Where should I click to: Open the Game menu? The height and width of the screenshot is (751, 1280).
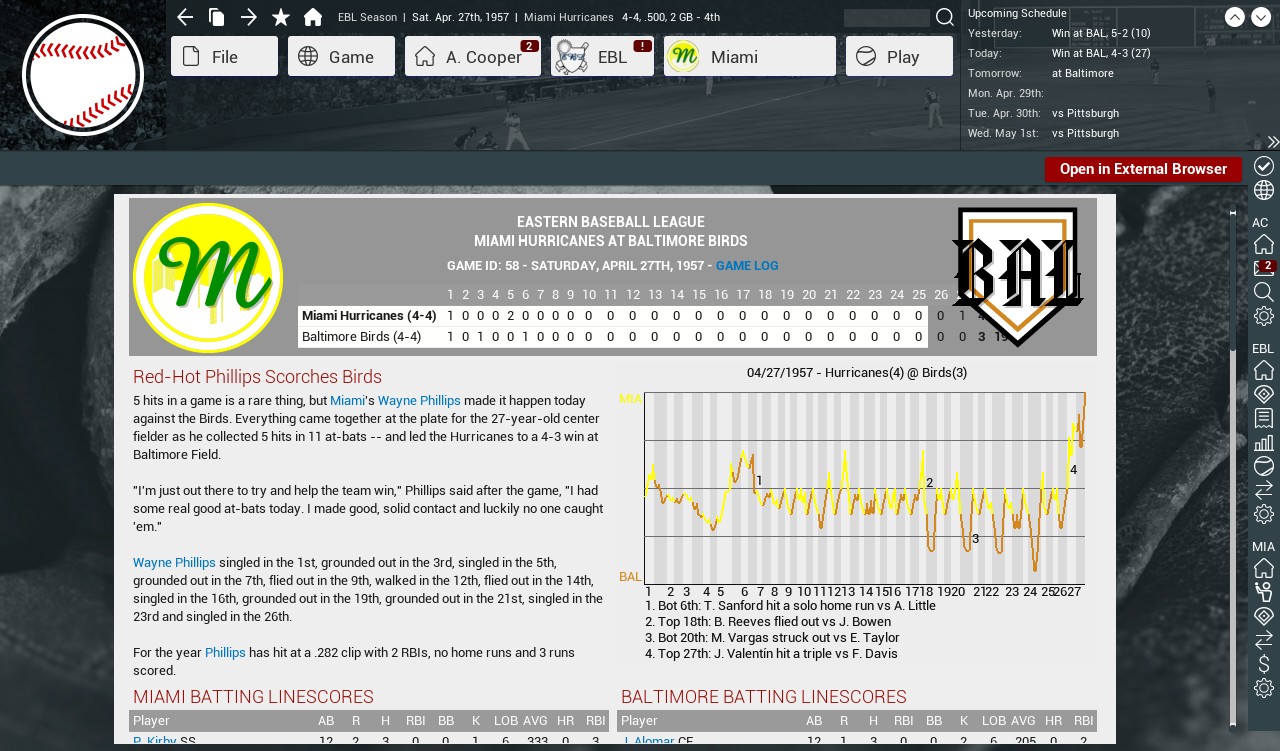pos(341,57)
